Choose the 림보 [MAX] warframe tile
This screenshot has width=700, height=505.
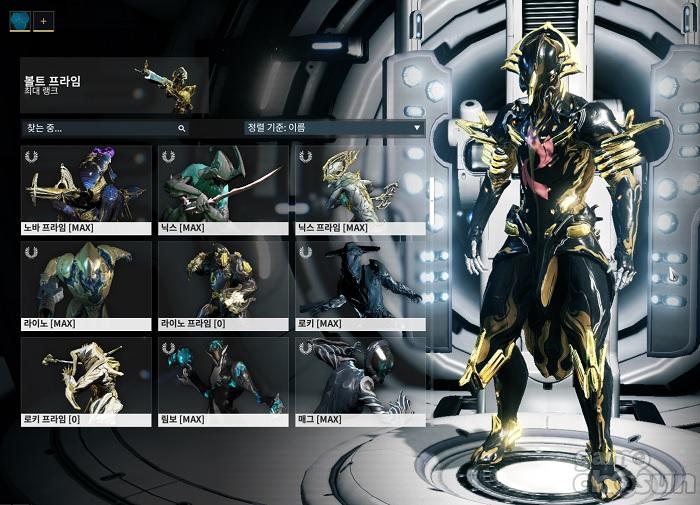(x=223, y=381)
